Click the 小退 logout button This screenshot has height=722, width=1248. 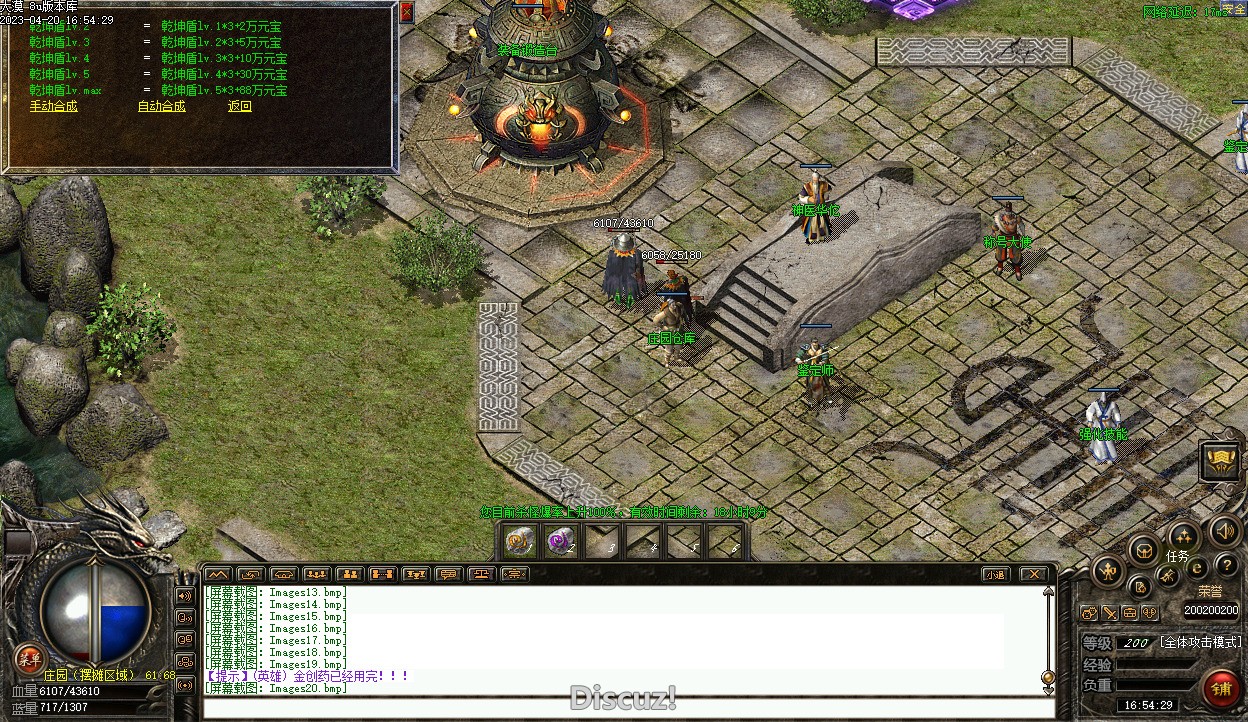(994, 574)
